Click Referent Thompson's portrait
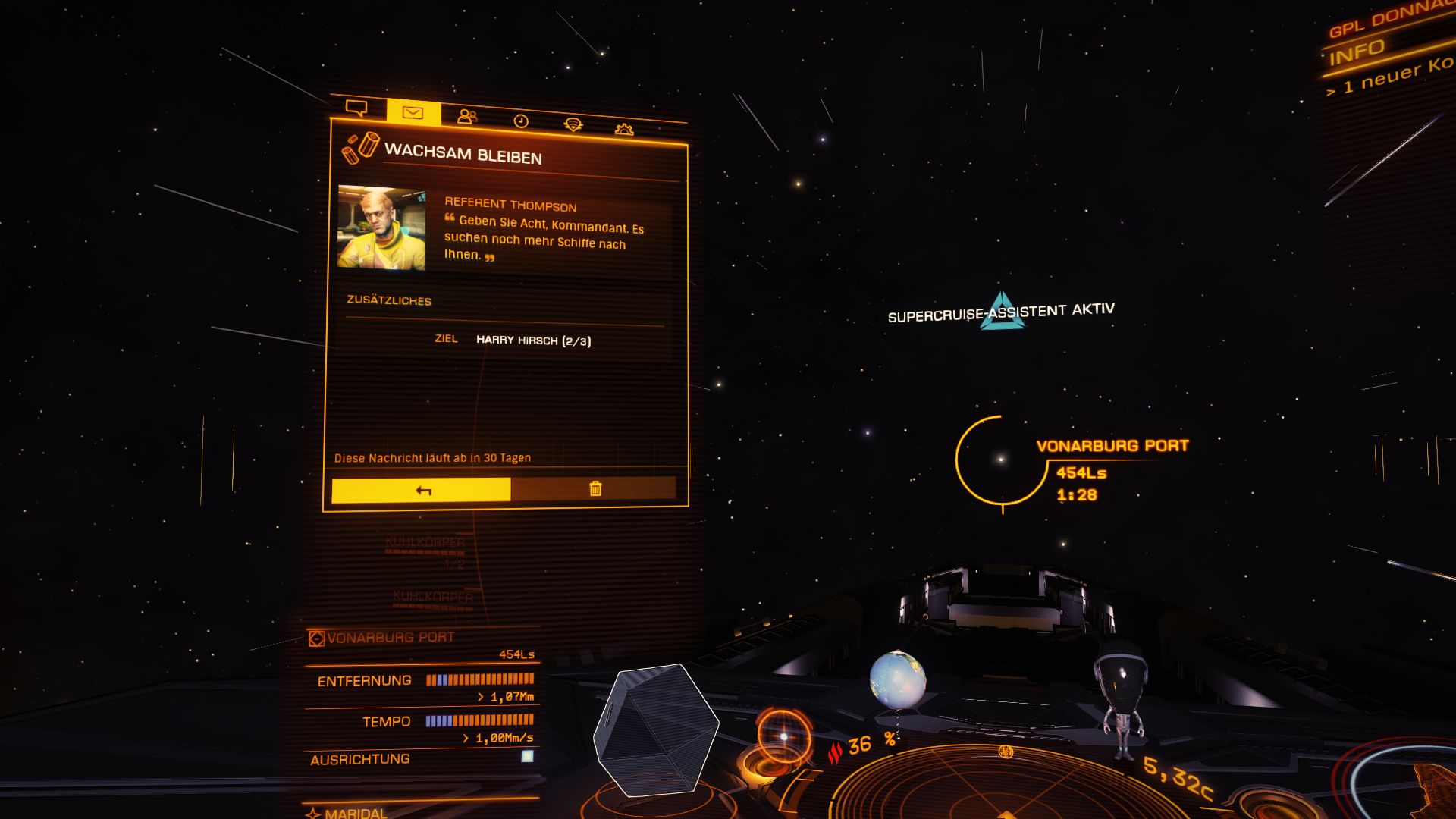Image resolution: width=1456 pixels, height=819 pixels. 381,227
